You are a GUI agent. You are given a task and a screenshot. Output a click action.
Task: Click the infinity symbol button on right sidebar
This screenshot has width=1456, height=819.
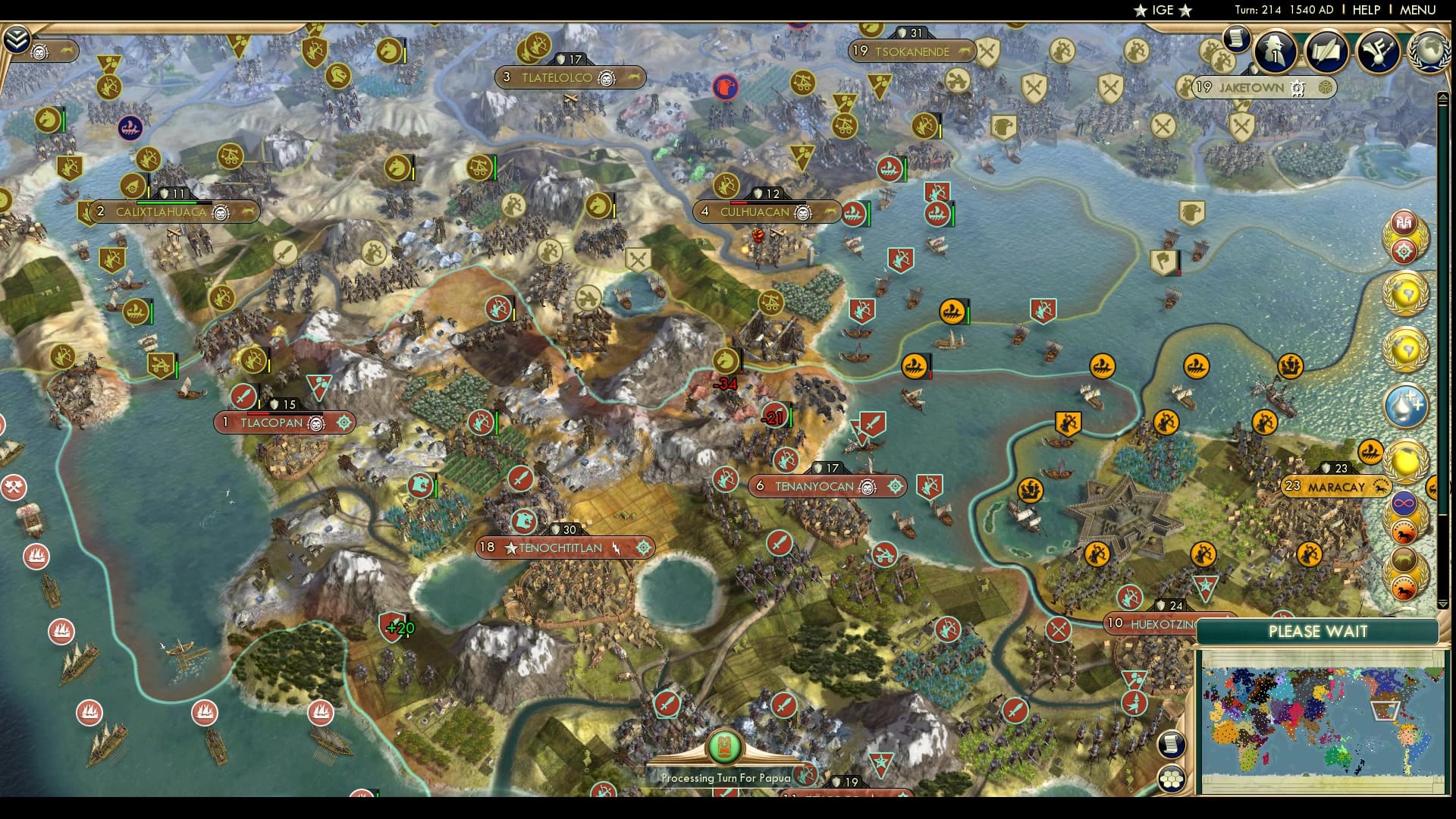coord(1404,502)
